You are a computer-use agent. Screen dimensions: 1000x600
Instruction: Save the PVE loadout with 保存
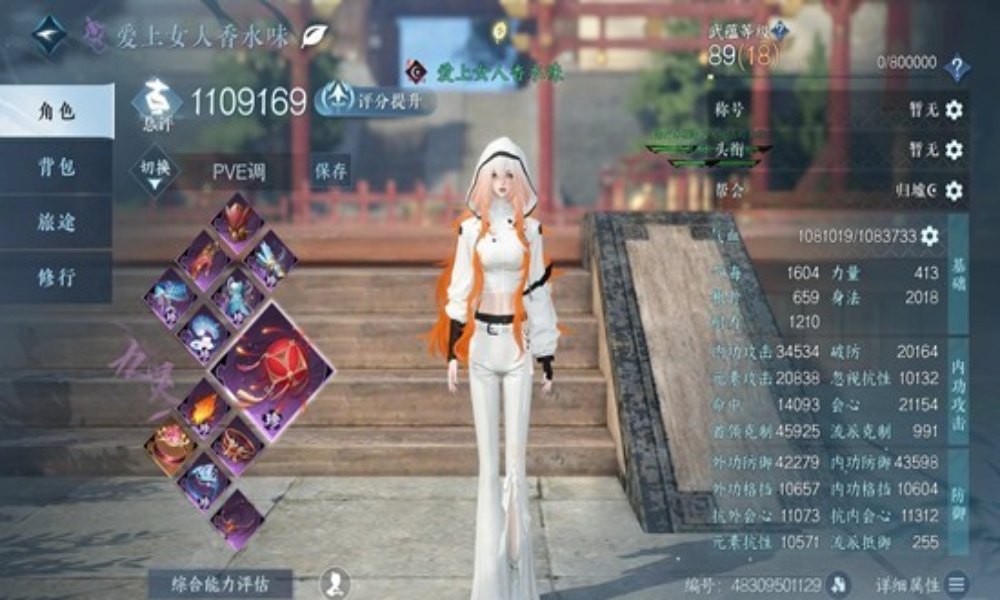331,171
